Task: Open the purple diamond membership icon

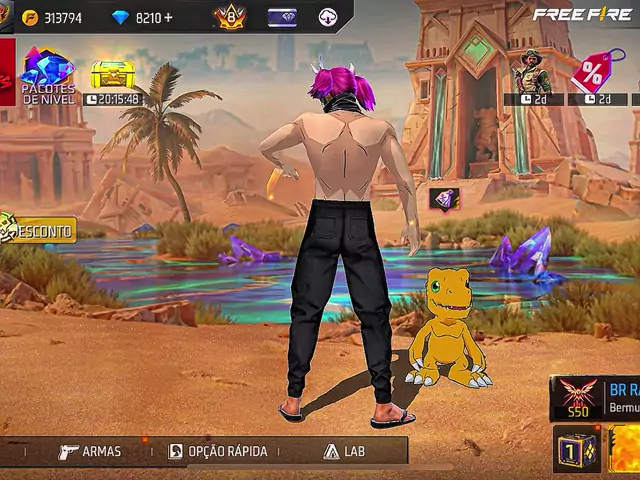Action: (282, 17)
